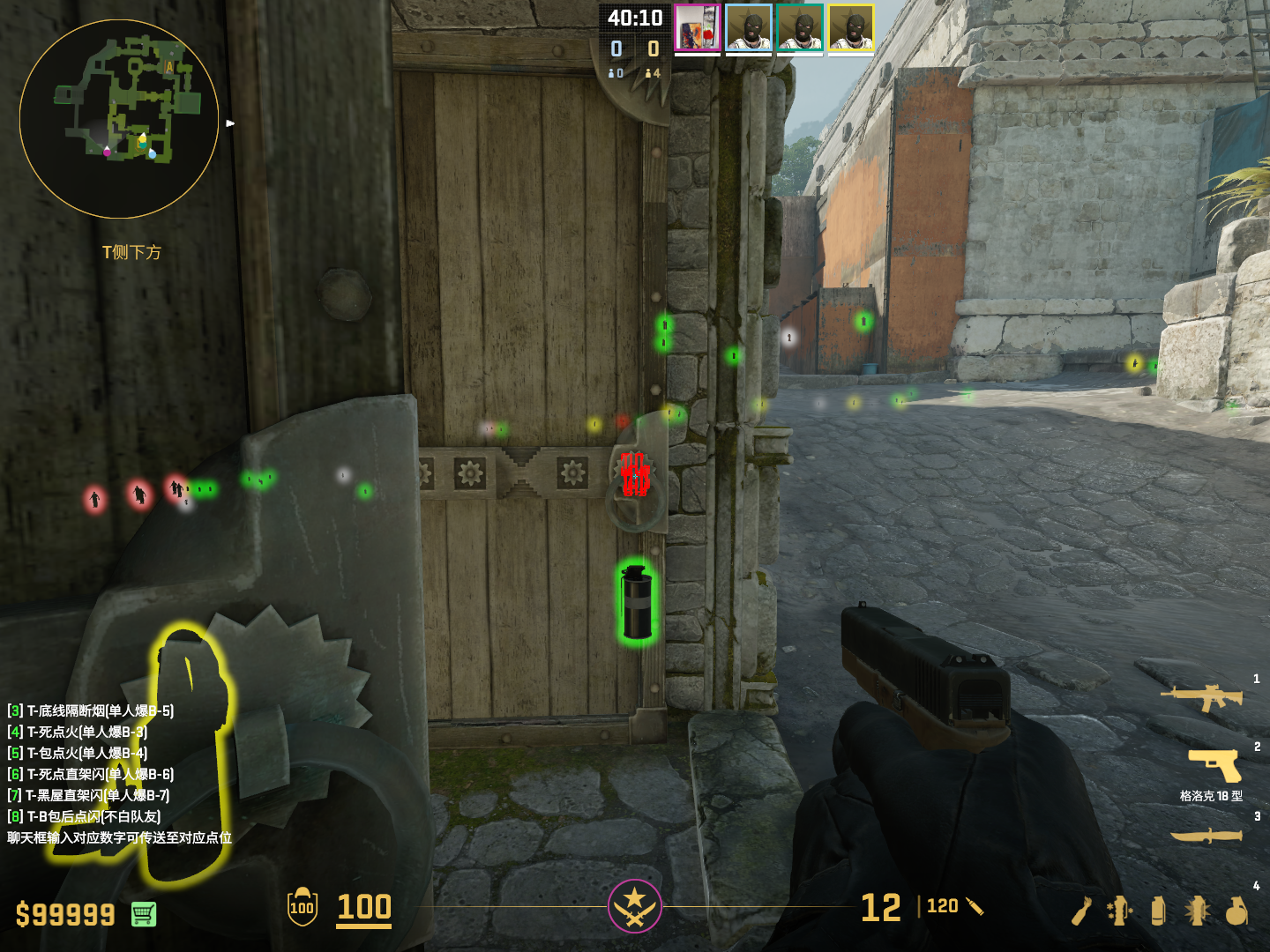
Task: Select lineup entry [4] T-死点火
Action: click(78, 732)
